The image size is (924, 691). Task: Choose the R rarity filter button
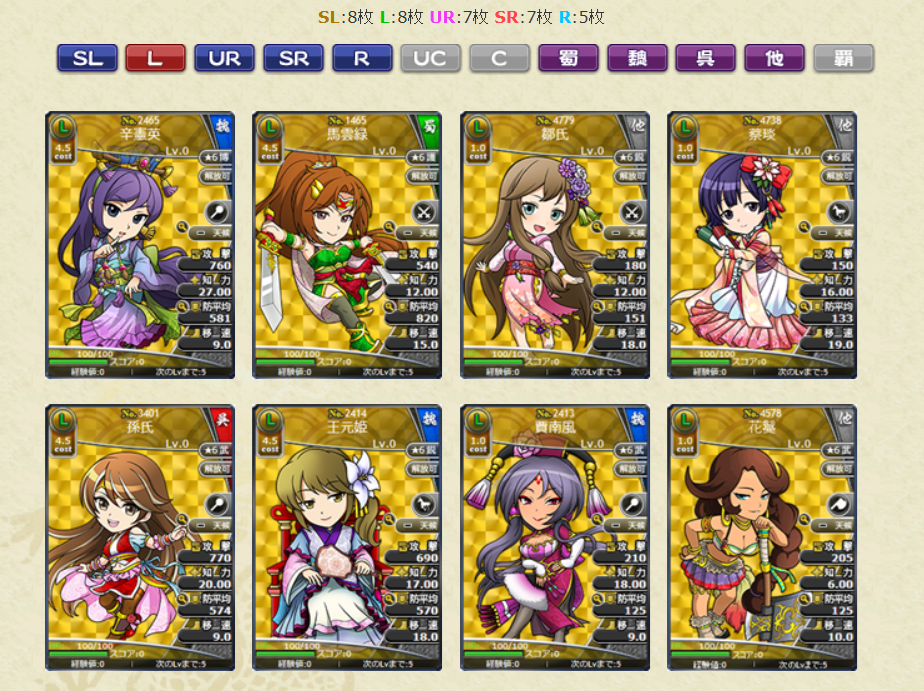click(x=362, y=58)
